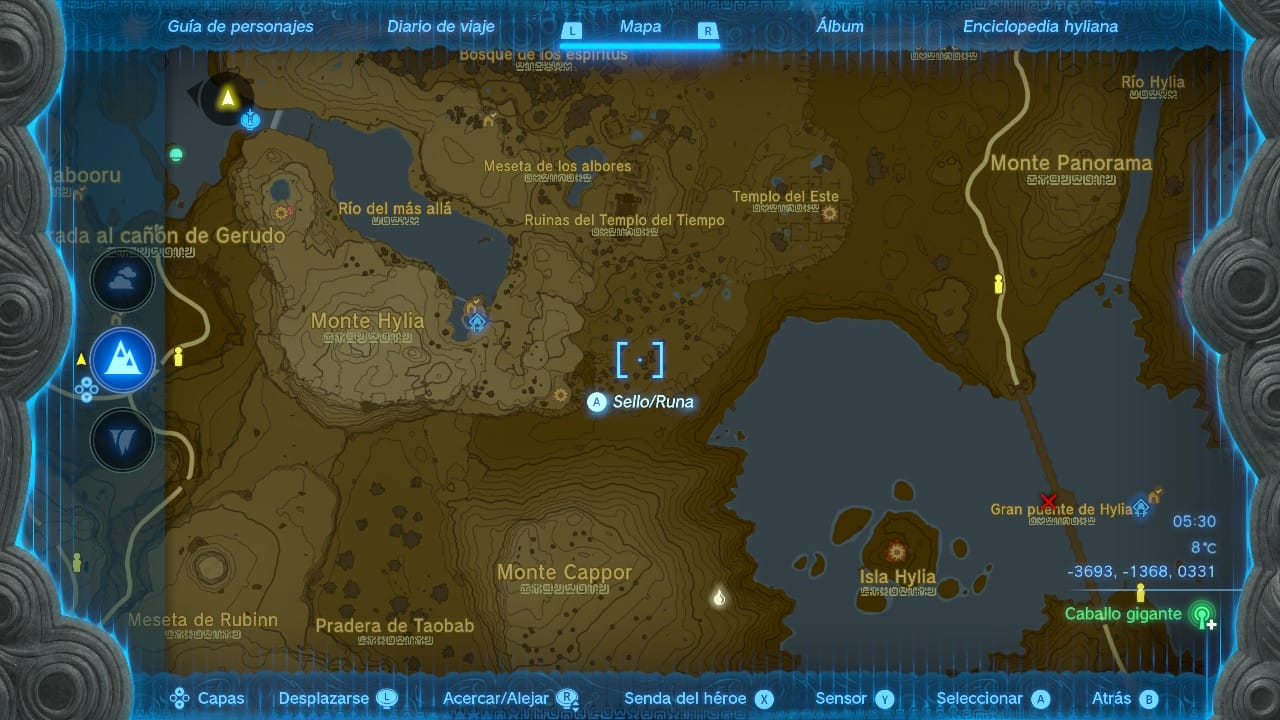Click the yellow player arrow marker
The image size is (1280, 720).
(227, 97)
